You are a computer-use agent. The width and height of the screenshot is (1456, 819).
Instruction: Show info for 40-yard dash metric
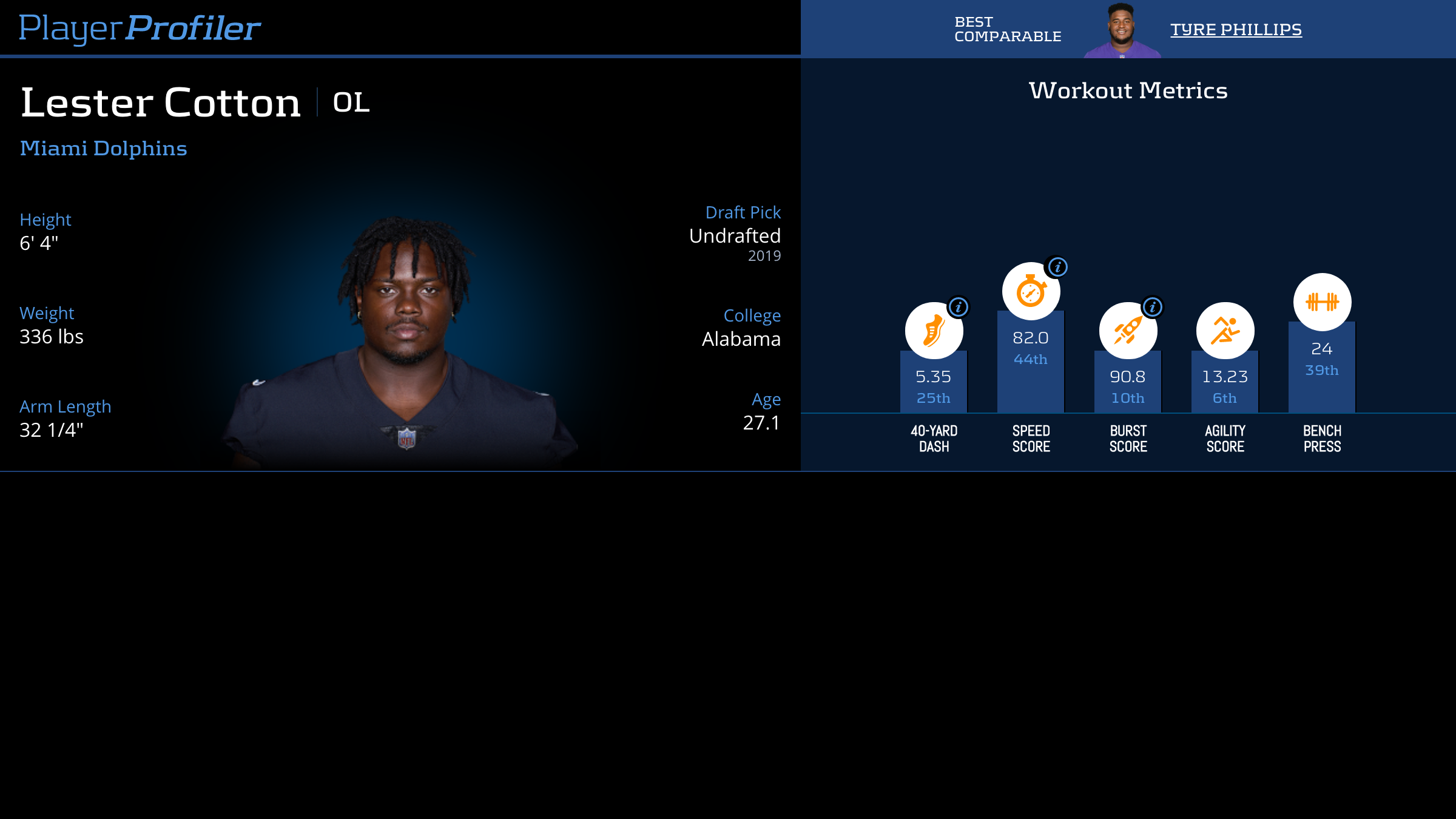[x=959, y=307]
